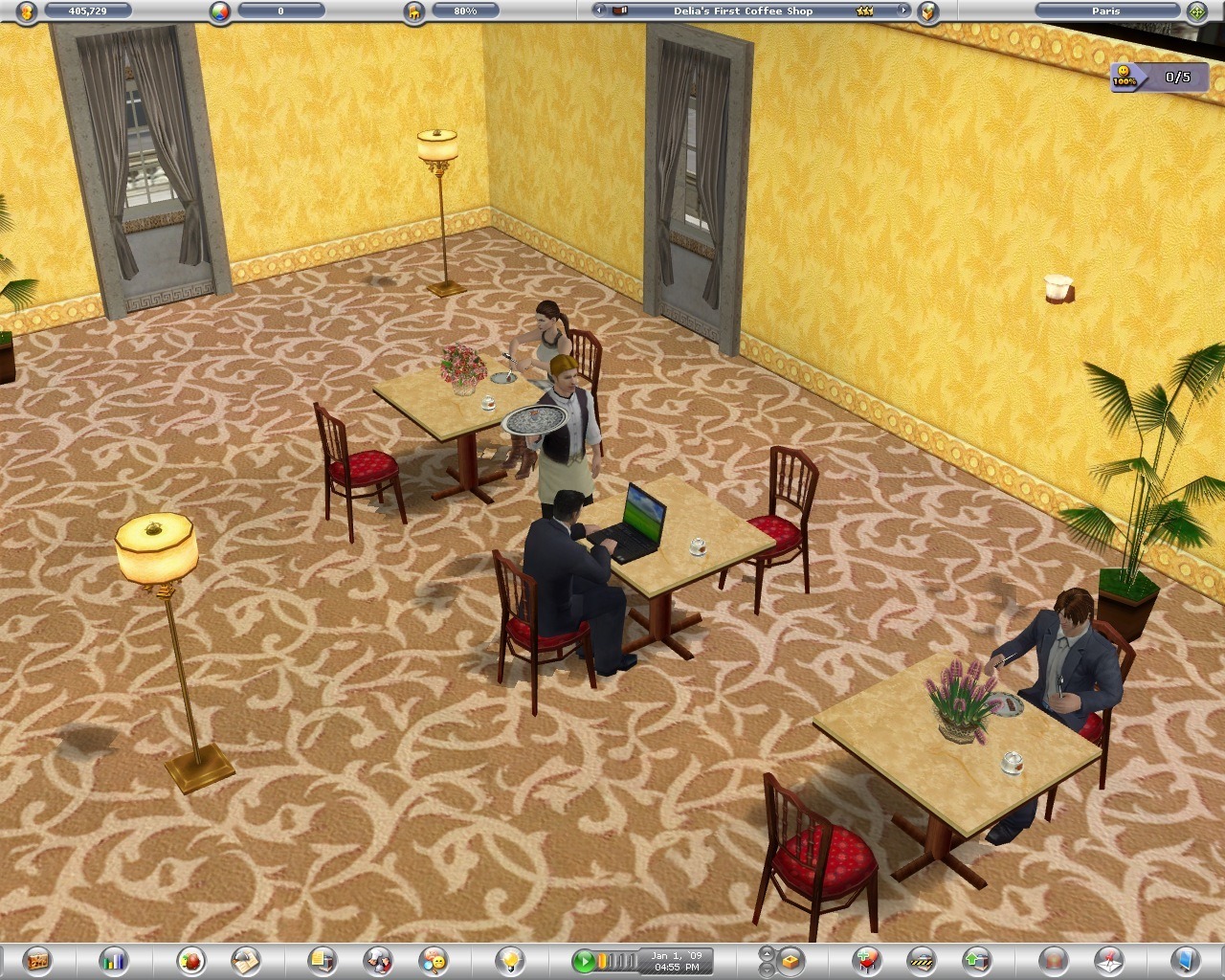Click the blue monitor screen button
This screenshot has width=1225, height=980.
coord(1184,959)
